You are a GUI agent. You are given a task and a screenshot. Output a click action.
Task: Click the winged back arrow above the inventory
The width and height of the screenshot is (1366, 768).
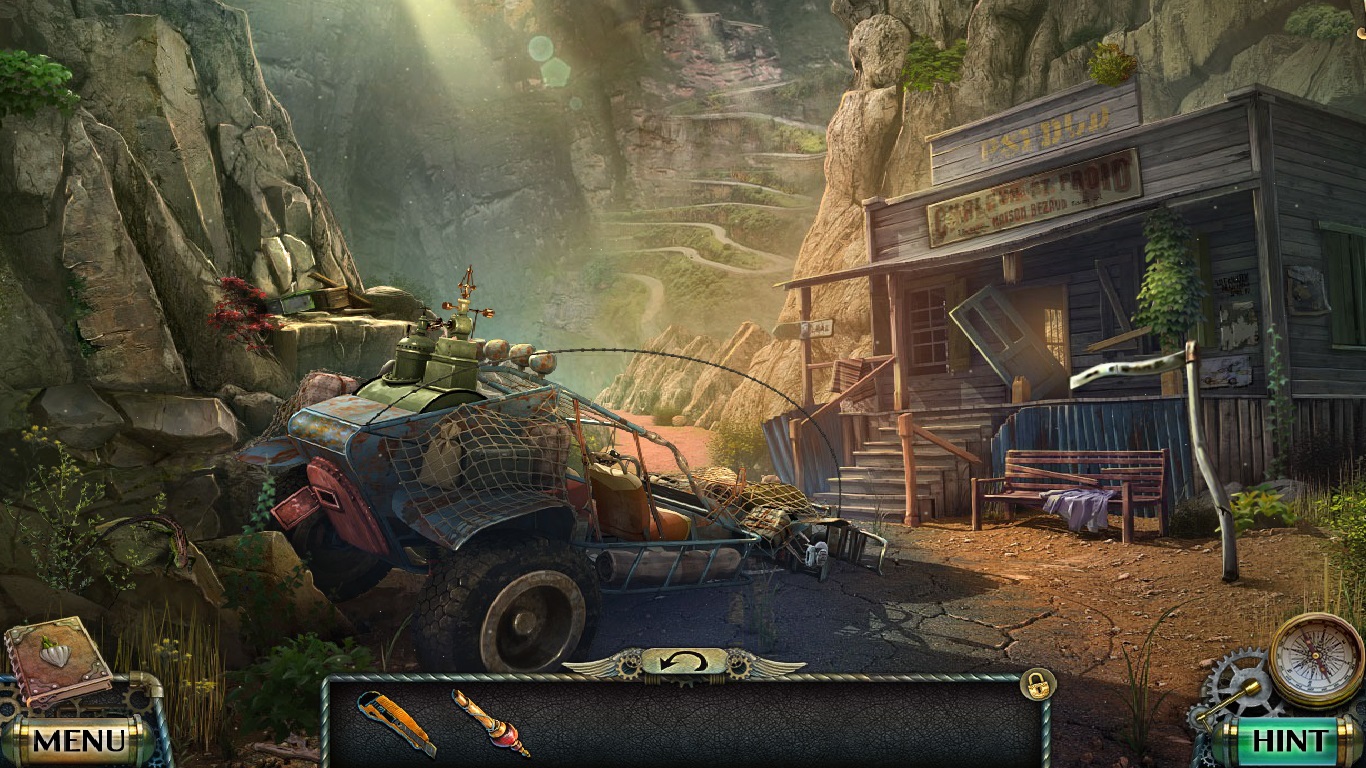[x=683, y=660]
